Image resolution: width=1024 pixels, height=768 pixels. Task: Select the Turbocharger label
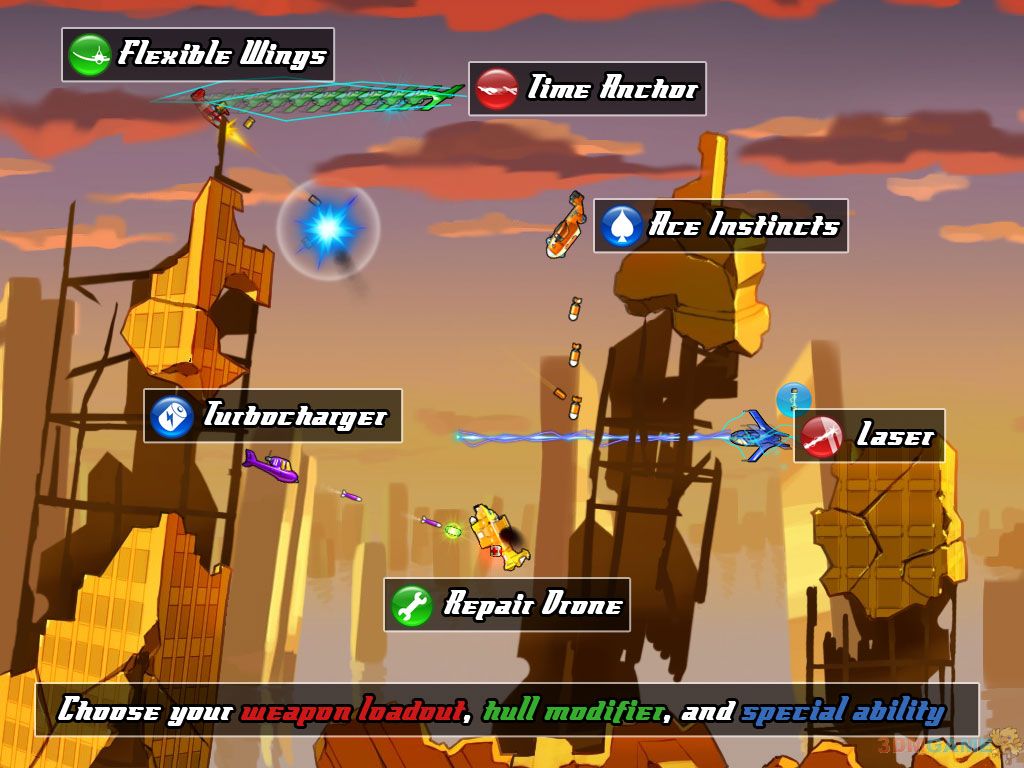click(294, 415)
